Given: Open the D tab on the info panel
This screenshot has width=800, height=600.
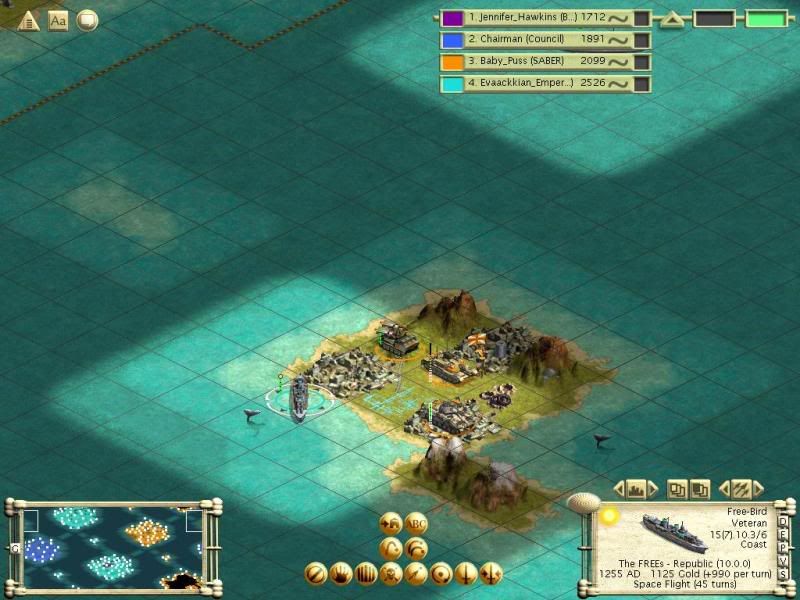Looking at the screenshot, I should [783, 522].
